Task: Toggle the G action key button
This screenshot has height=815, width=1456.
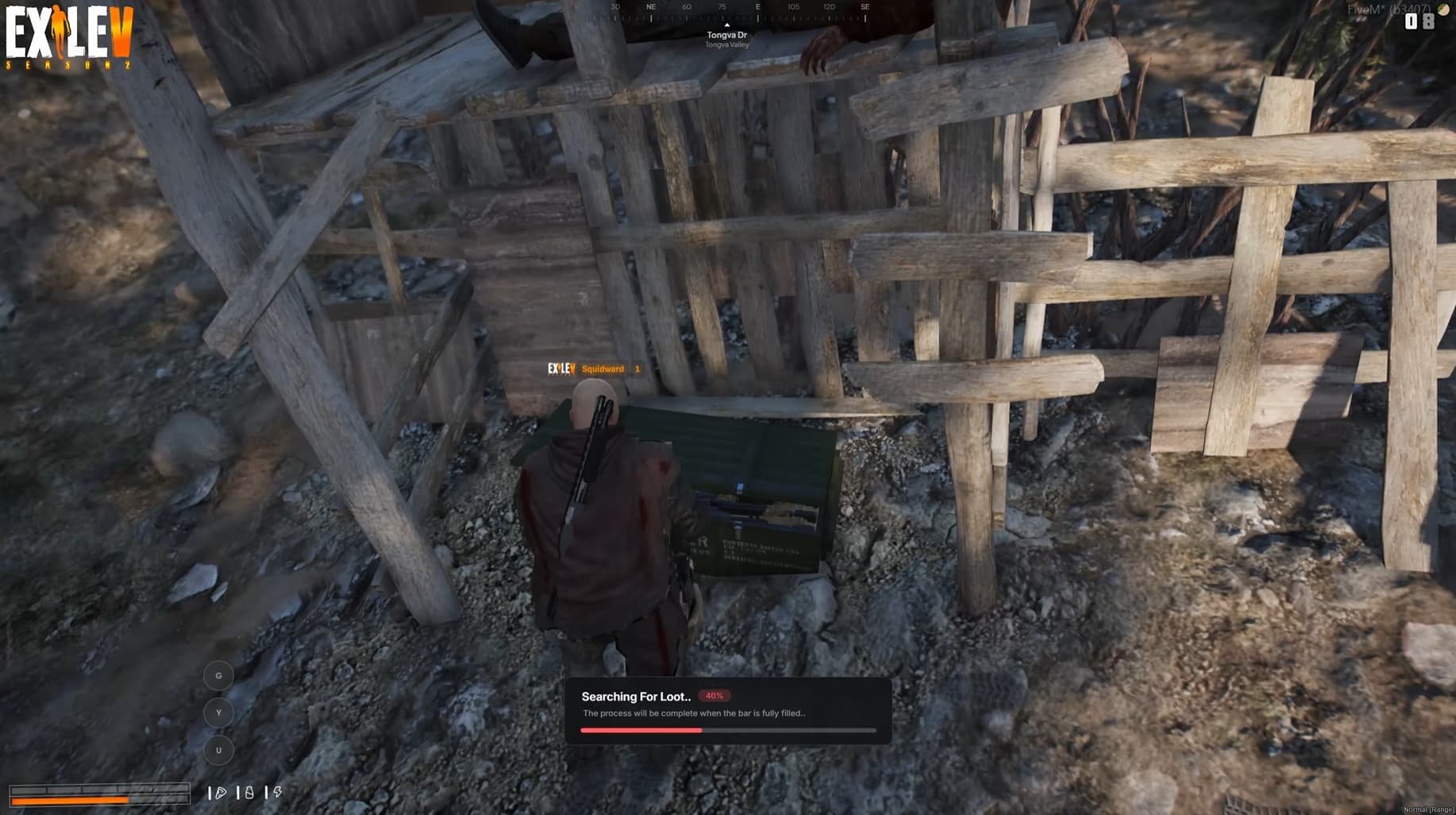Action: (218, 675)
